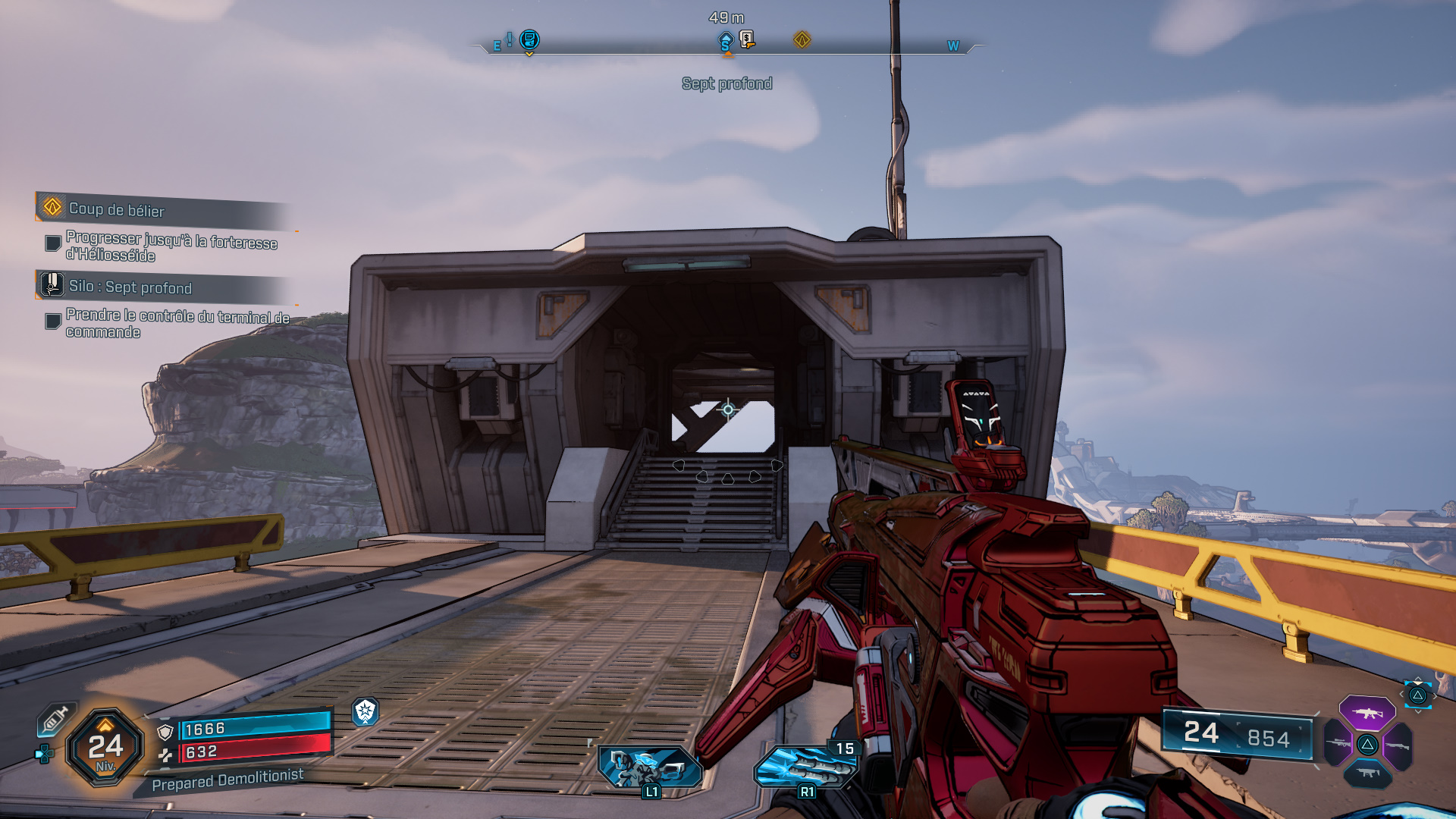Select the sniper rifle weapon slot
1456x819 pixels.
(x=1338, y=742)
